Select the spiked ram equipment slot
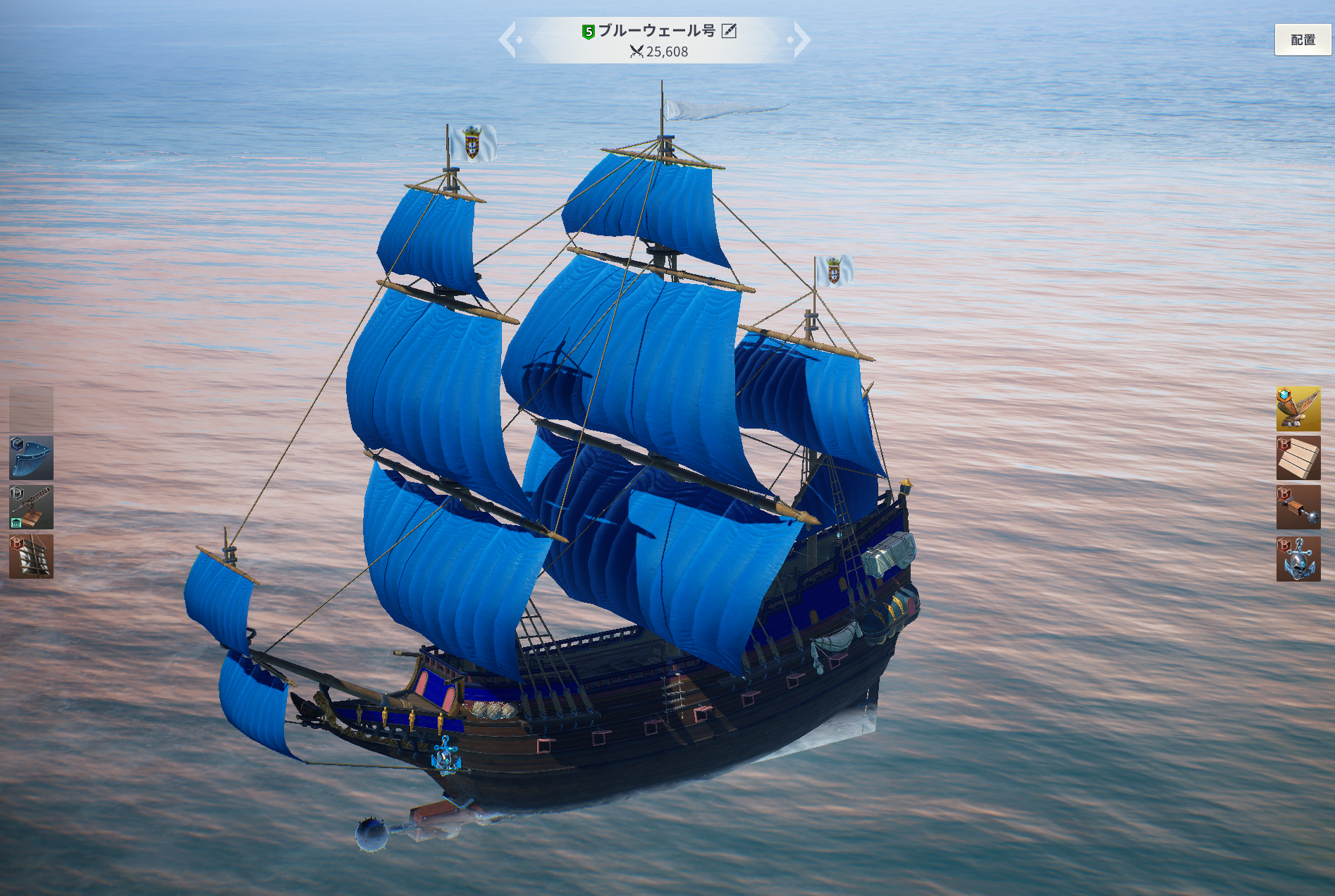Screen dimensions: 1335x896 (x=1298, y=508)
